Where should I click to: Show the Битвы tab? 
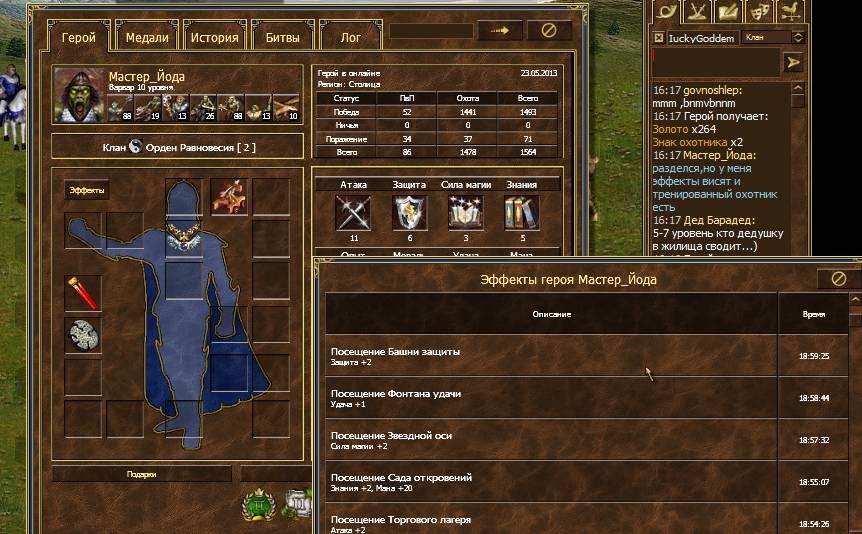[x=282, y=38]
